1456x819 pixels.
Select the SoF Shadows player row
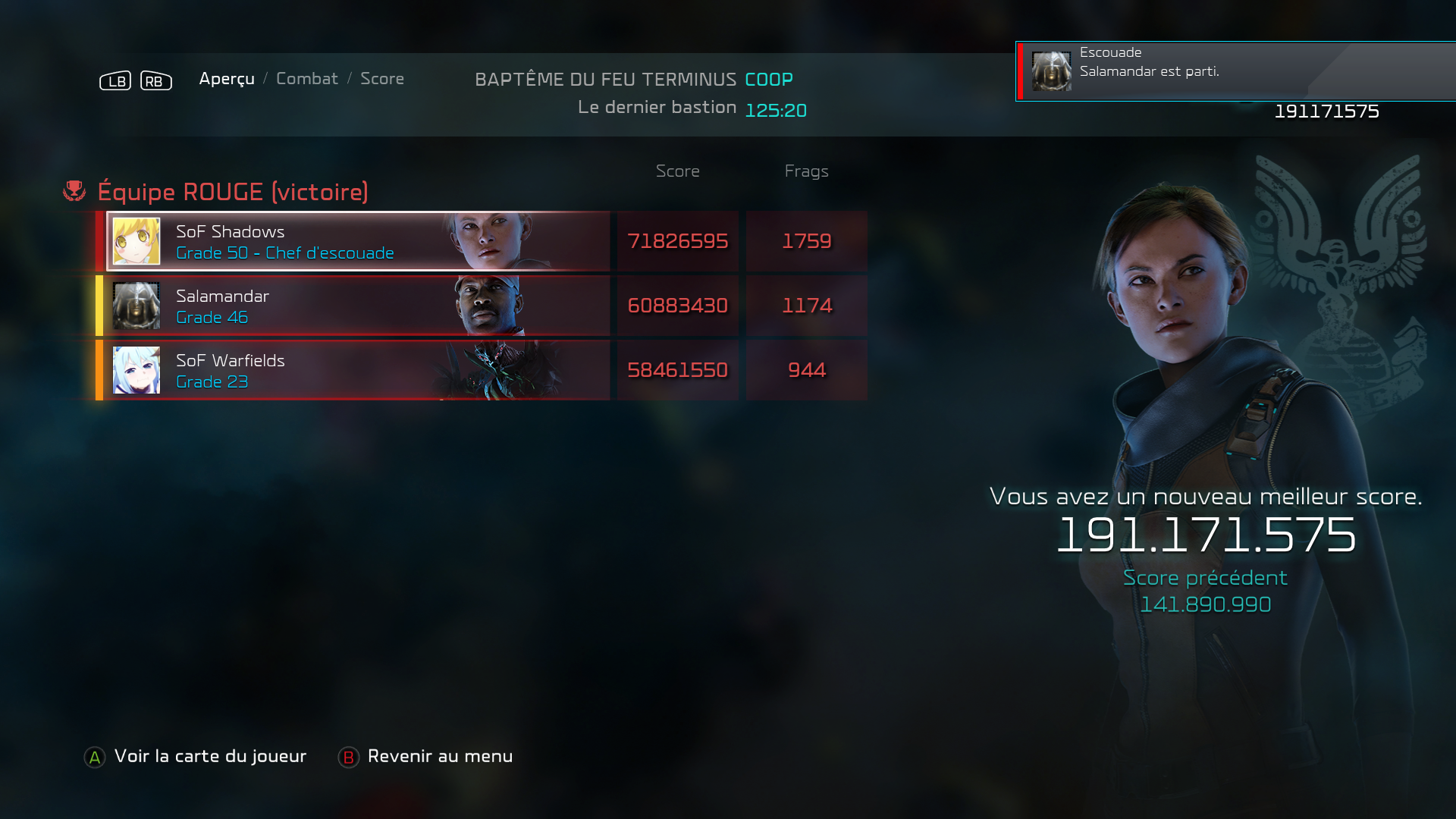pyautogui.click(x=358, y=241)
